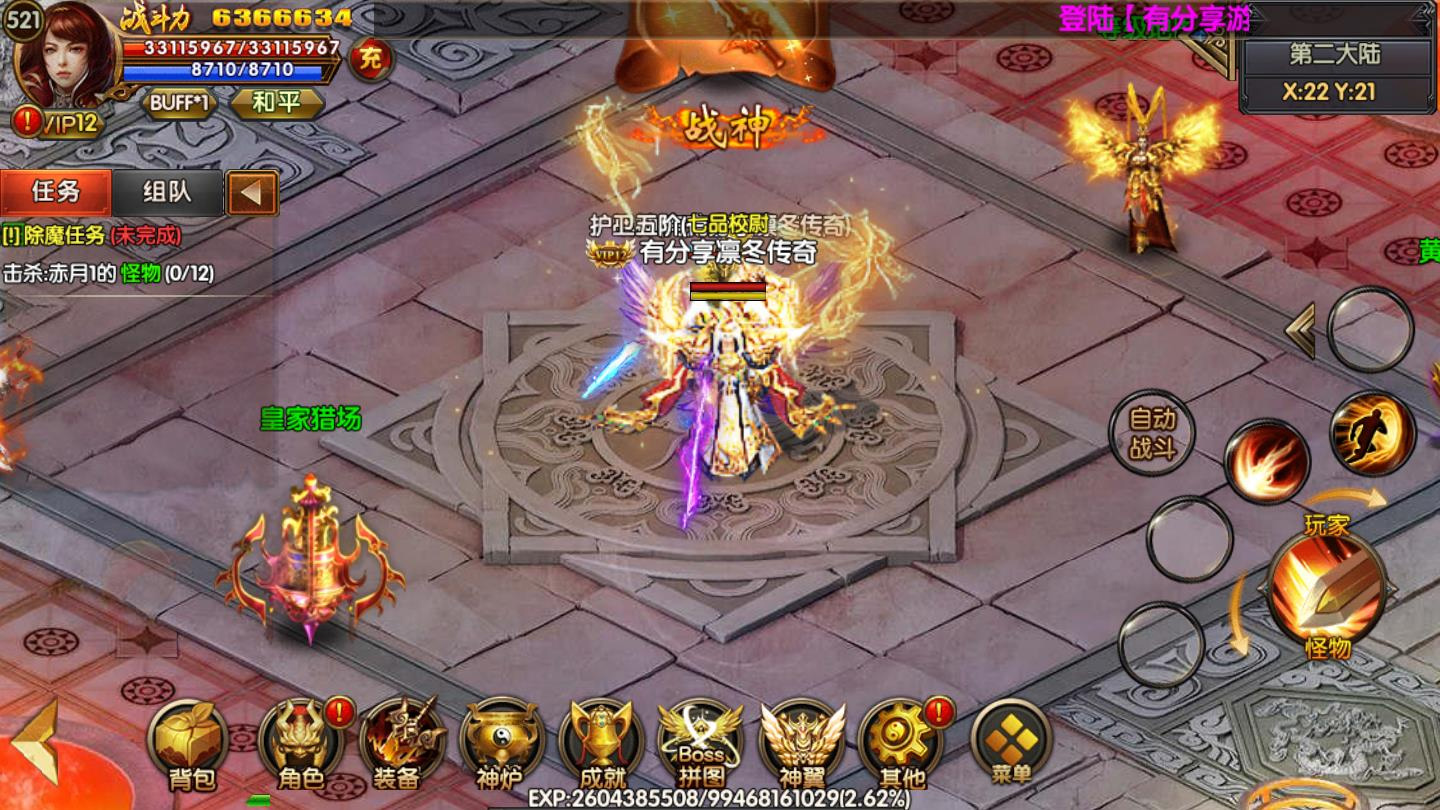Open the 其他 gear icon
This screenshot has height=810, width=1440.
[900, 742]
